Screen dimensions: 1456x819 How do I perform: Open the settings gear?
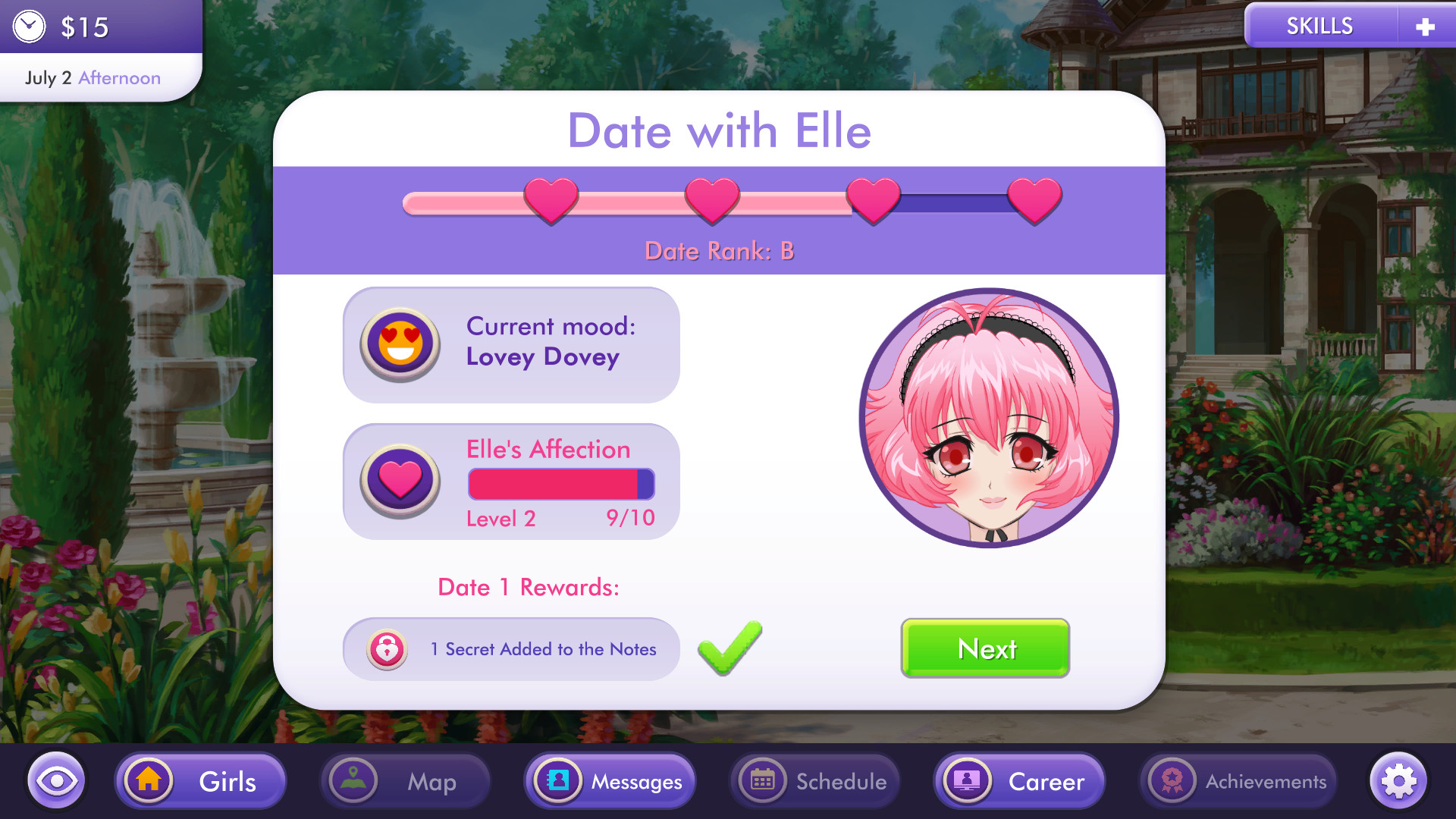1399,780
